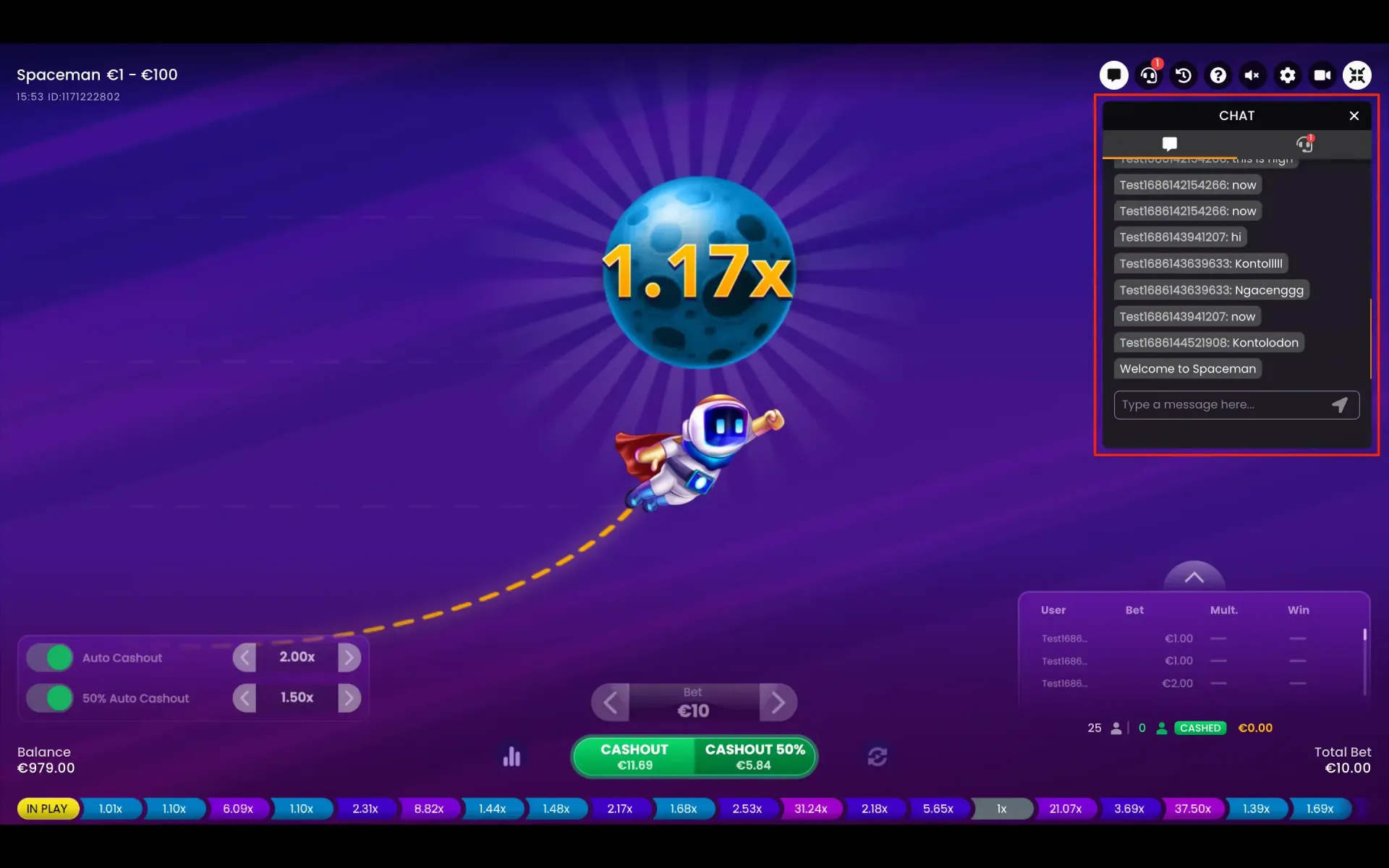Click the rebet refresh icon beside cashout
This screenshot has height=868, width=1389.
pos(878,757)
